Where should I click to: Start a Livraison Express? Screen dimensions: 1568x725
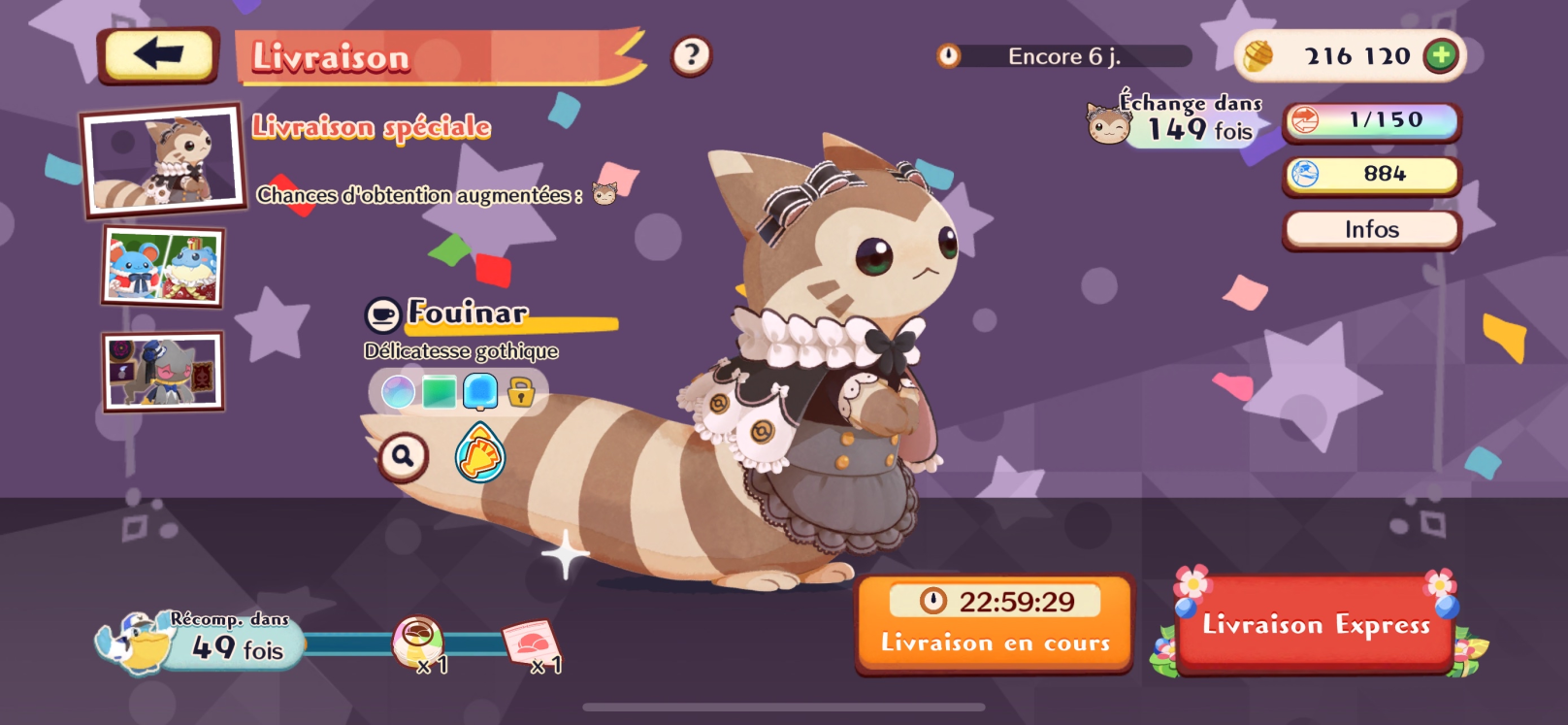pyautogui.click(x=1315, y=624)
